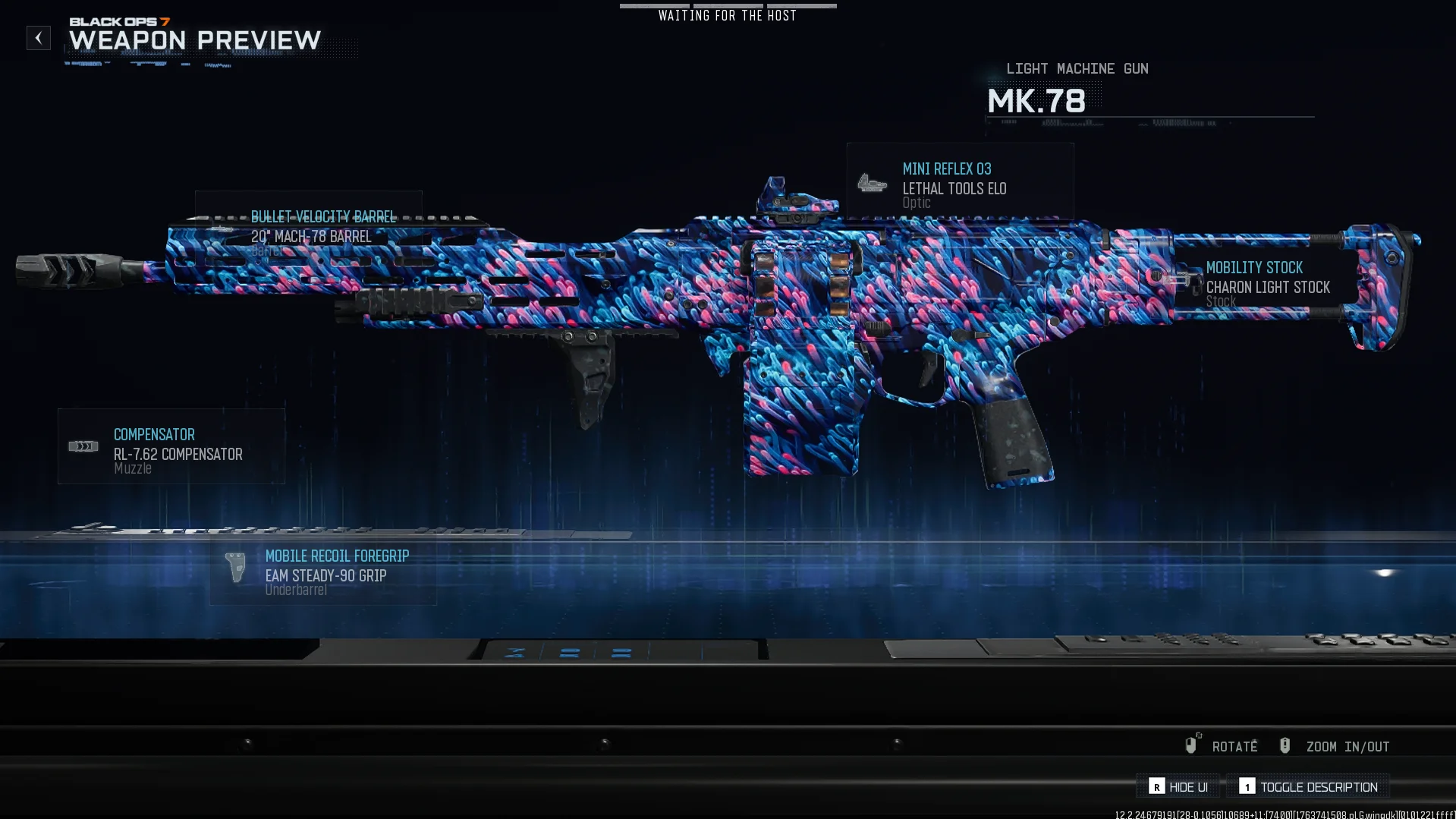
Task: Toggle the attachment descriptions
Action: pos(1309,787)
